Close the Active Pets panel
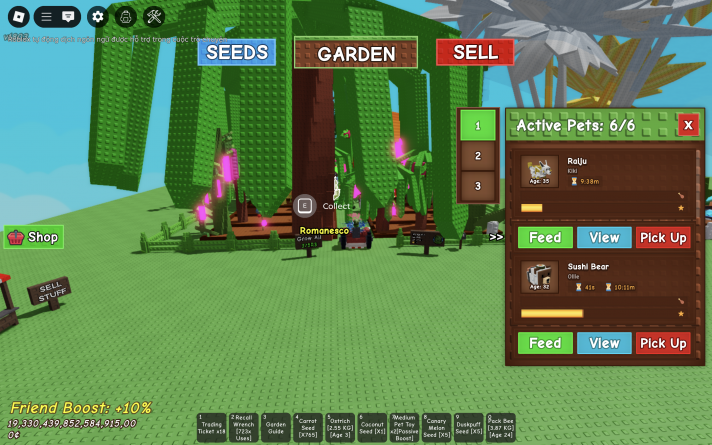The height and width of the screenshot is (445, 712). click(x=687, y=125)
